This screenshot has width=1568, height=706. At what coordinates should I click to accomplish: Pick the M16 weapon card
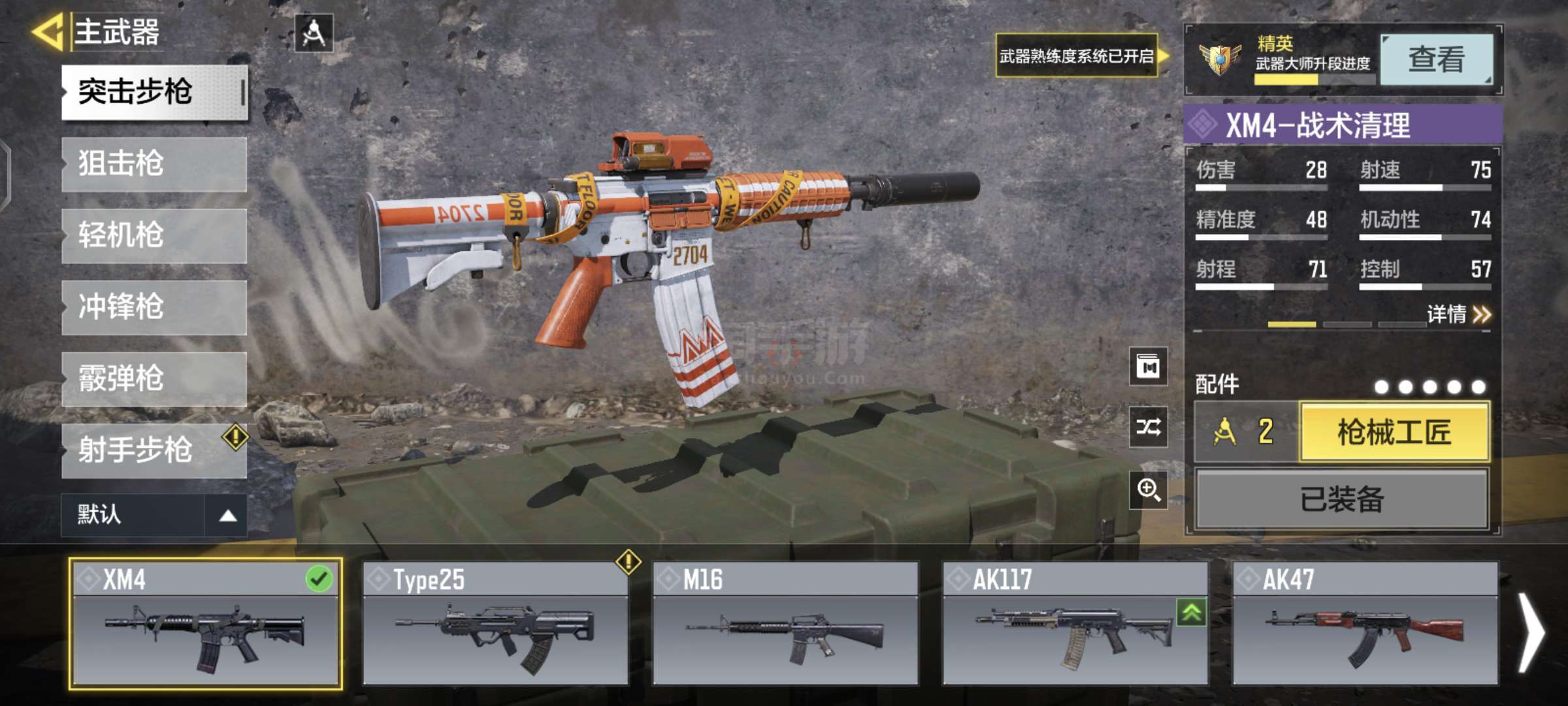[x=785, y=624]
